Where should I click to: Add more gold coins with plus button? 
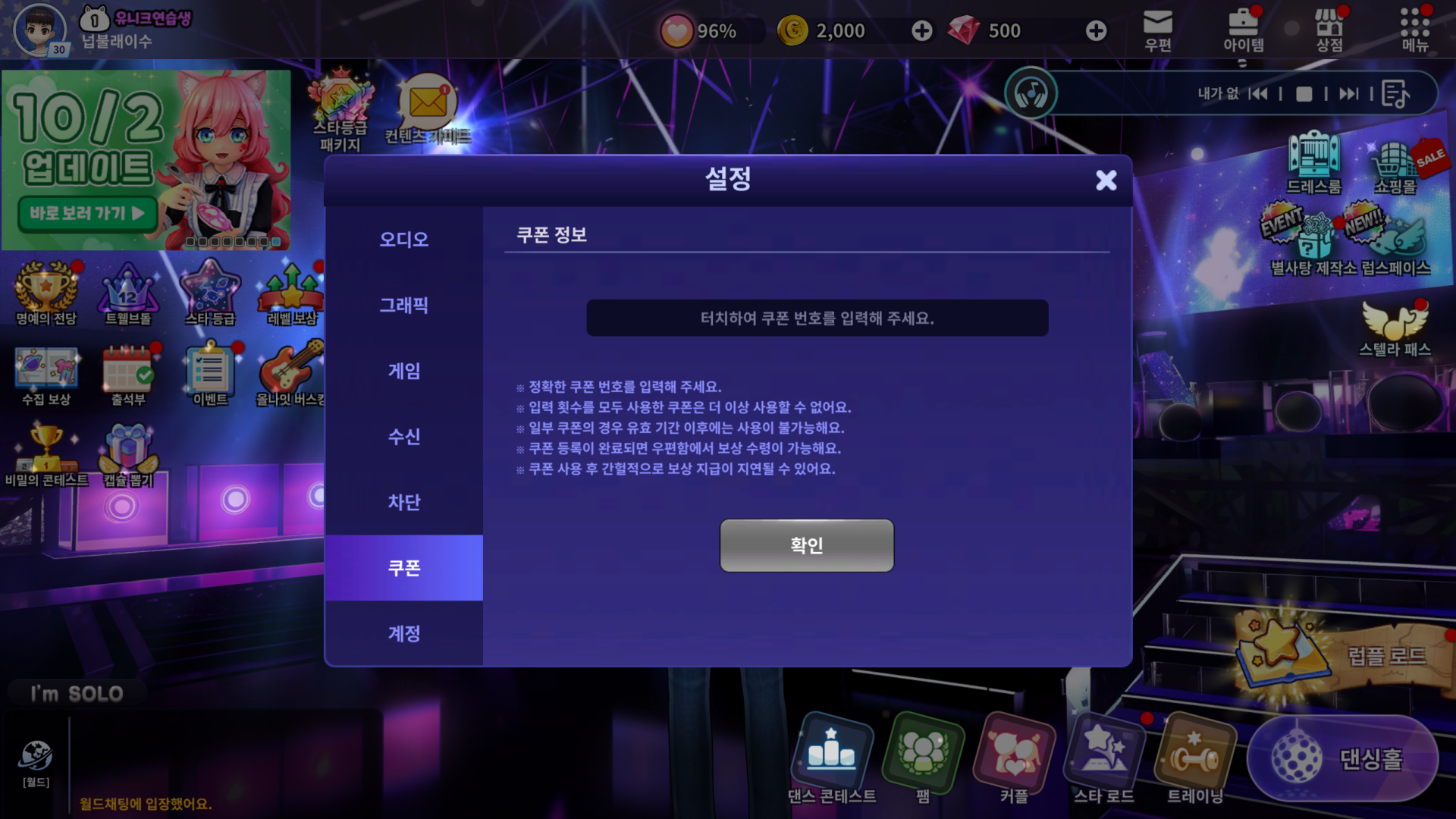(921, 31)
